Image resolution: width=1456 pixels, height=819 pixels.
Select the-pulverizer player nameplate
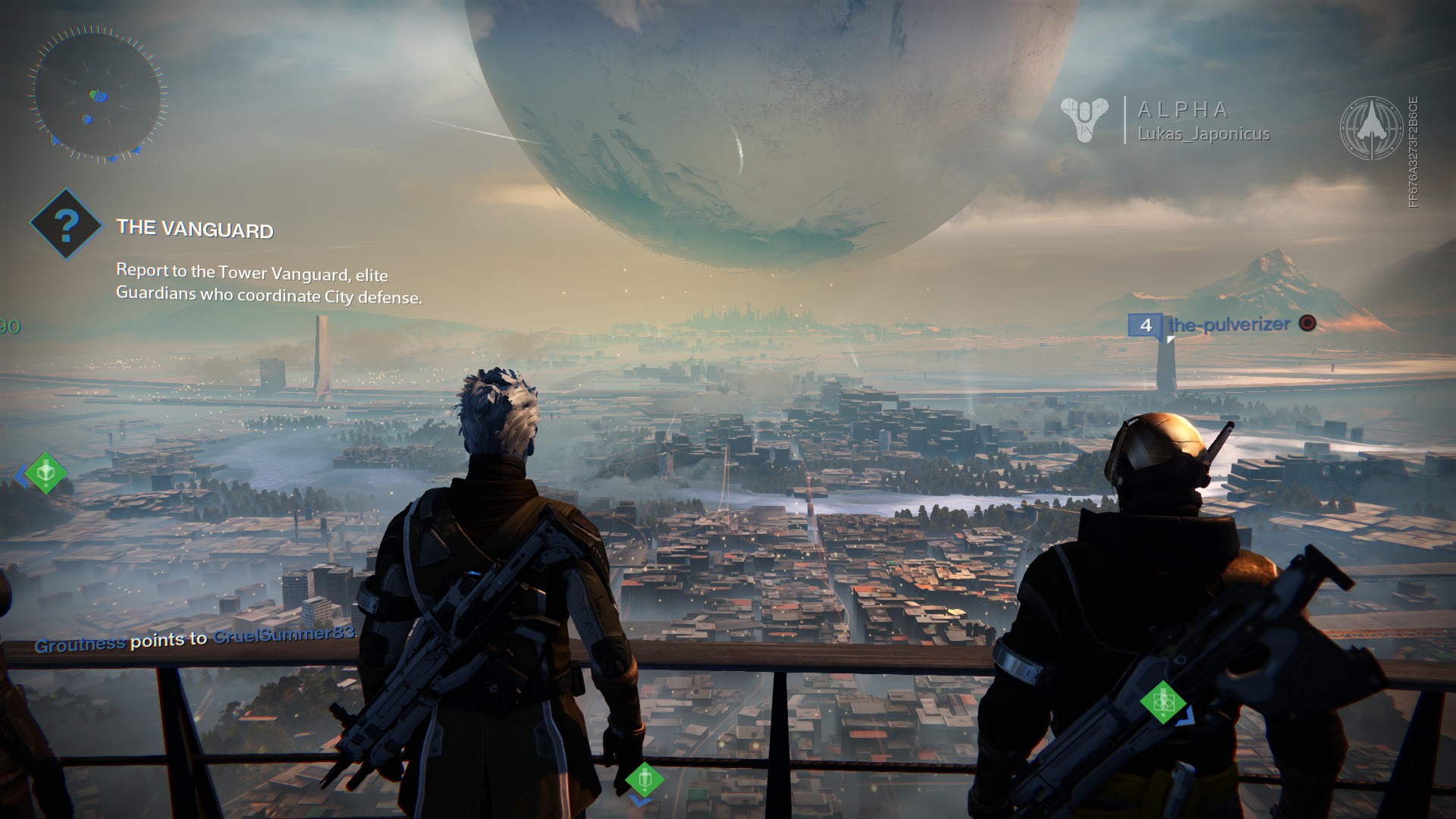(x=1228, y=325)
